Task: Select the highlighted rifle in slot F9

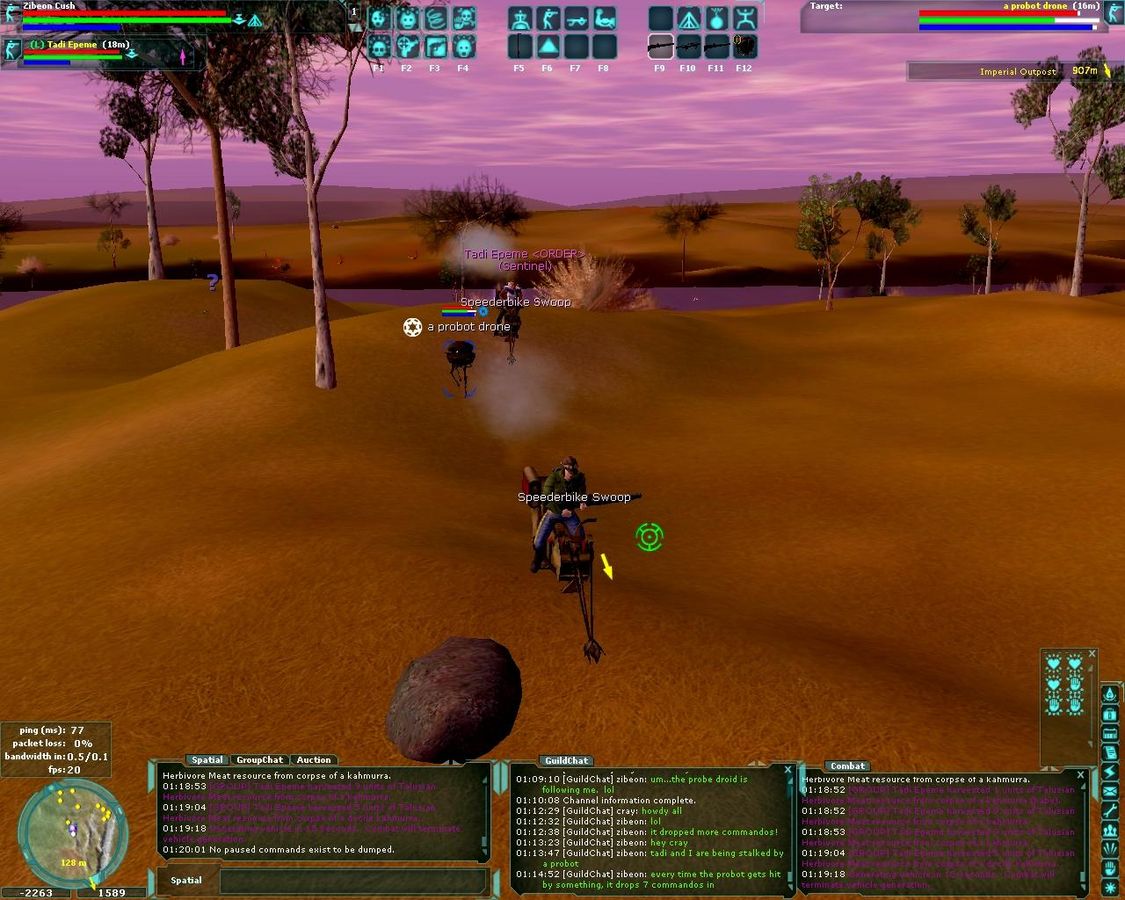Action: (x=660, y=46)
